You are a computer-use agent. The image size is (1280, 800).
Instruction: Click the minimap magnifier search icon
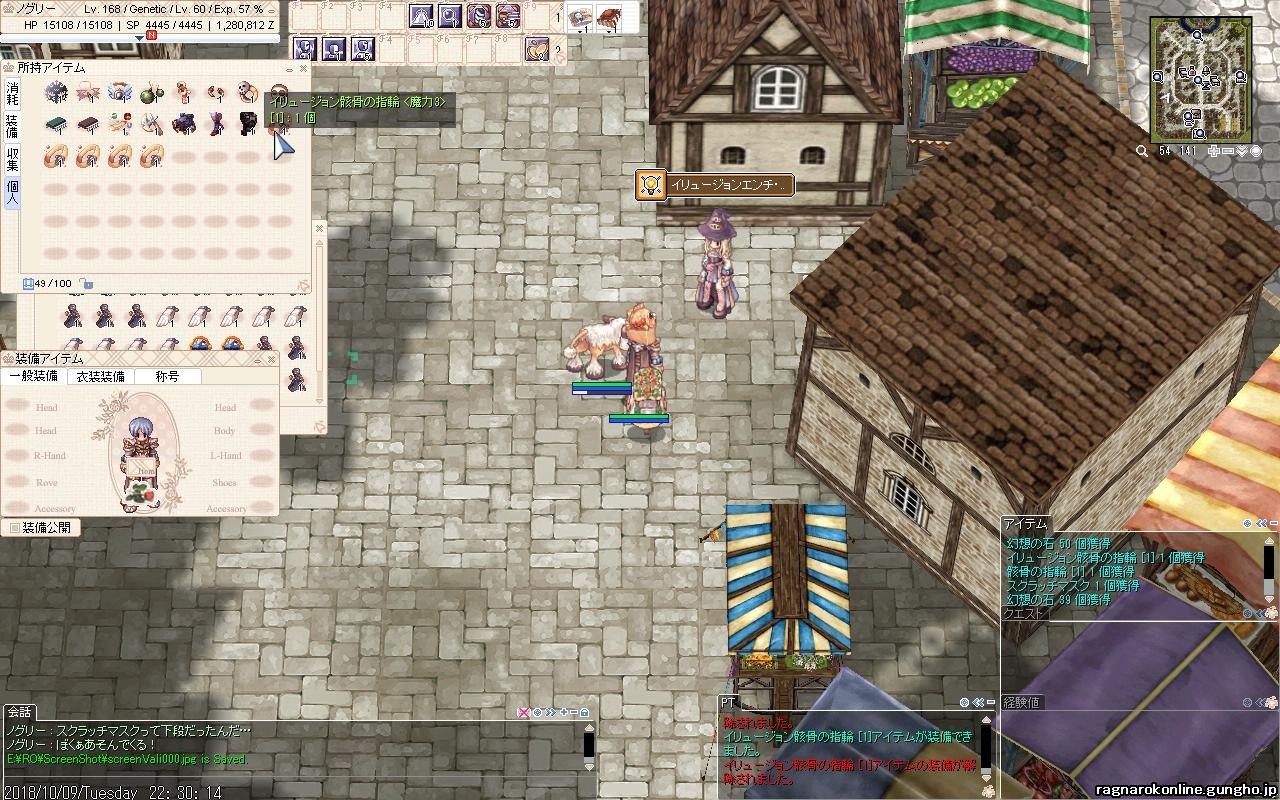tap(1142, 151)
